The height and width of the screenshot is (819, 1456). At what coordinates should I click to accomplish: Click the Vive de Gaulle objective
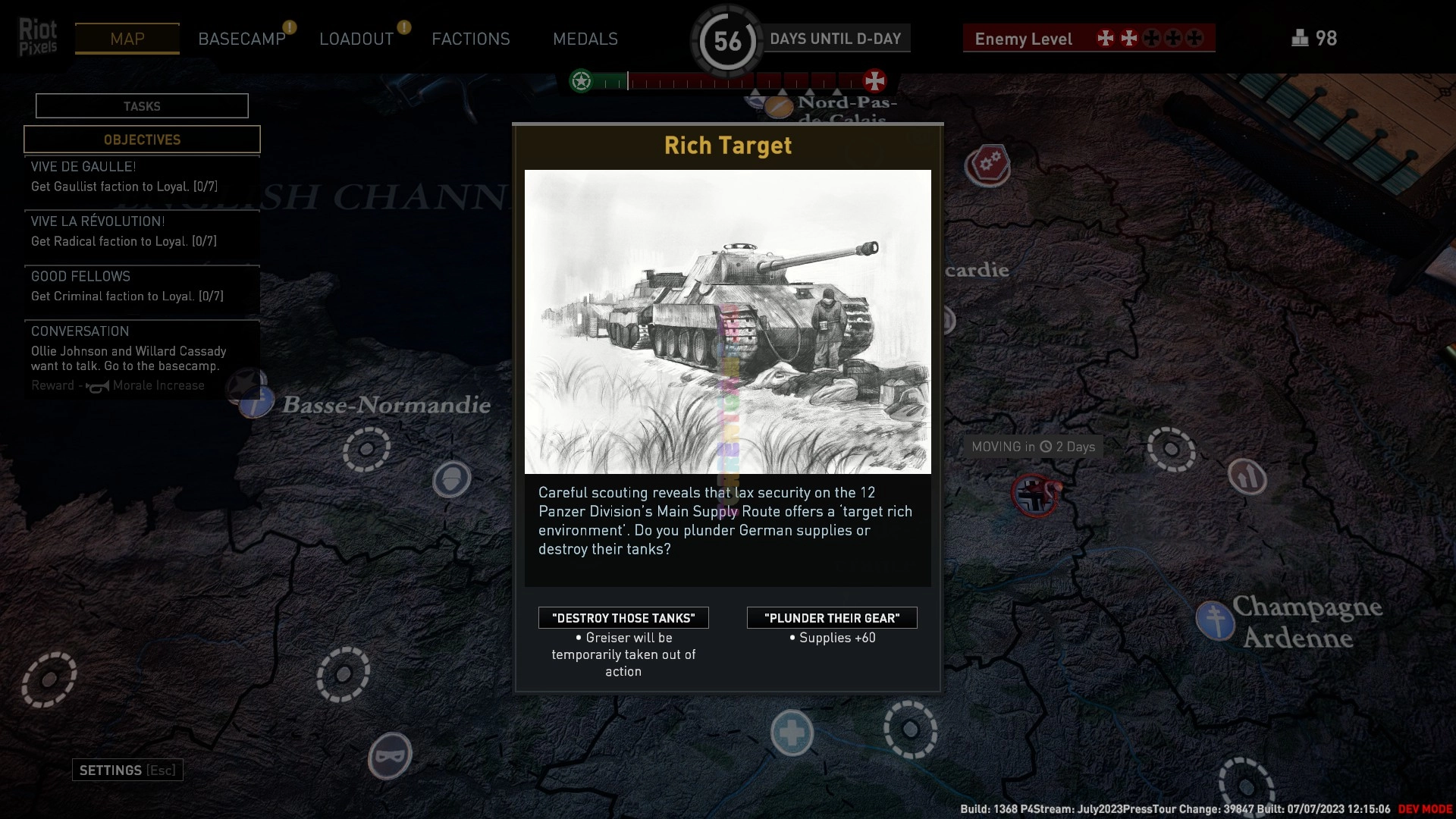(x=142, y=177)
